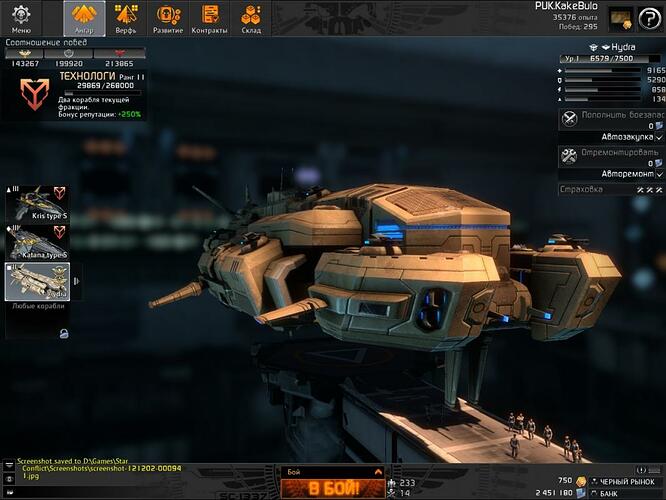The image size is (666, 500).
Task: Open the Склад warehouse tab
Action: 251,18
